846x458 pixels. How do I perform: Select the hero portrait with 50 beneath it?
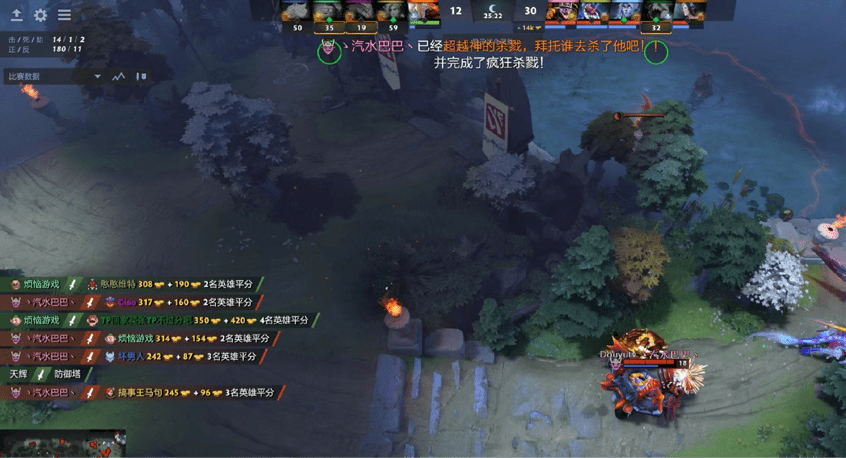coord(296,11)
